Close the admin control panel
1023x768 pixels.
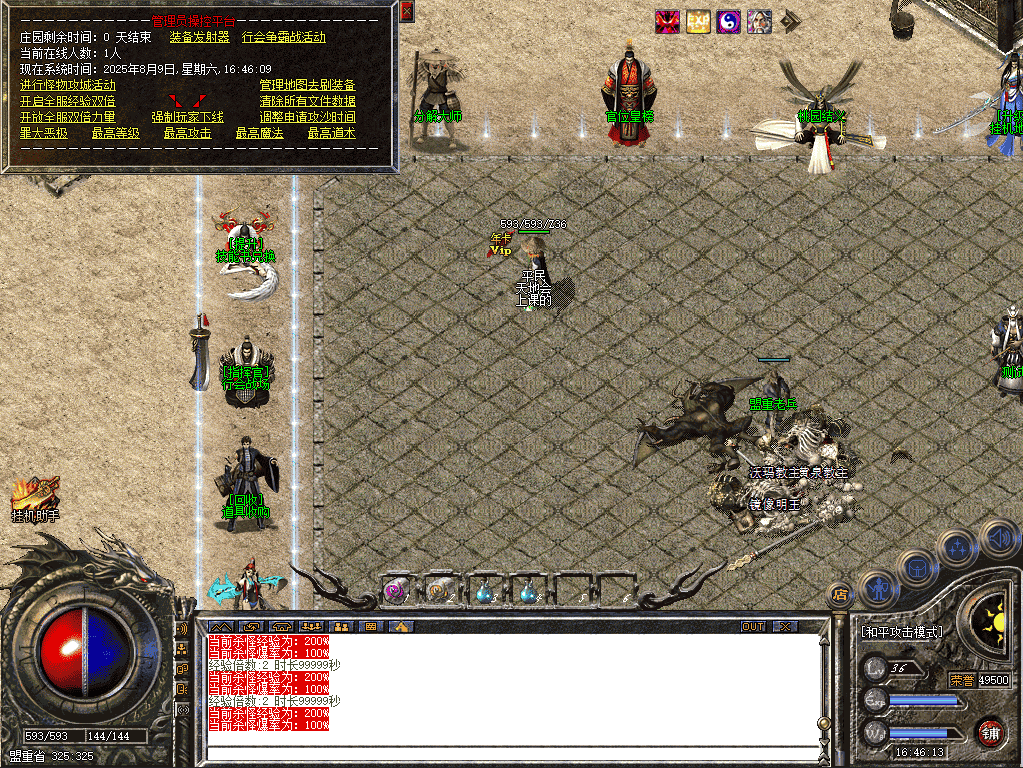(x=406, y=12)
